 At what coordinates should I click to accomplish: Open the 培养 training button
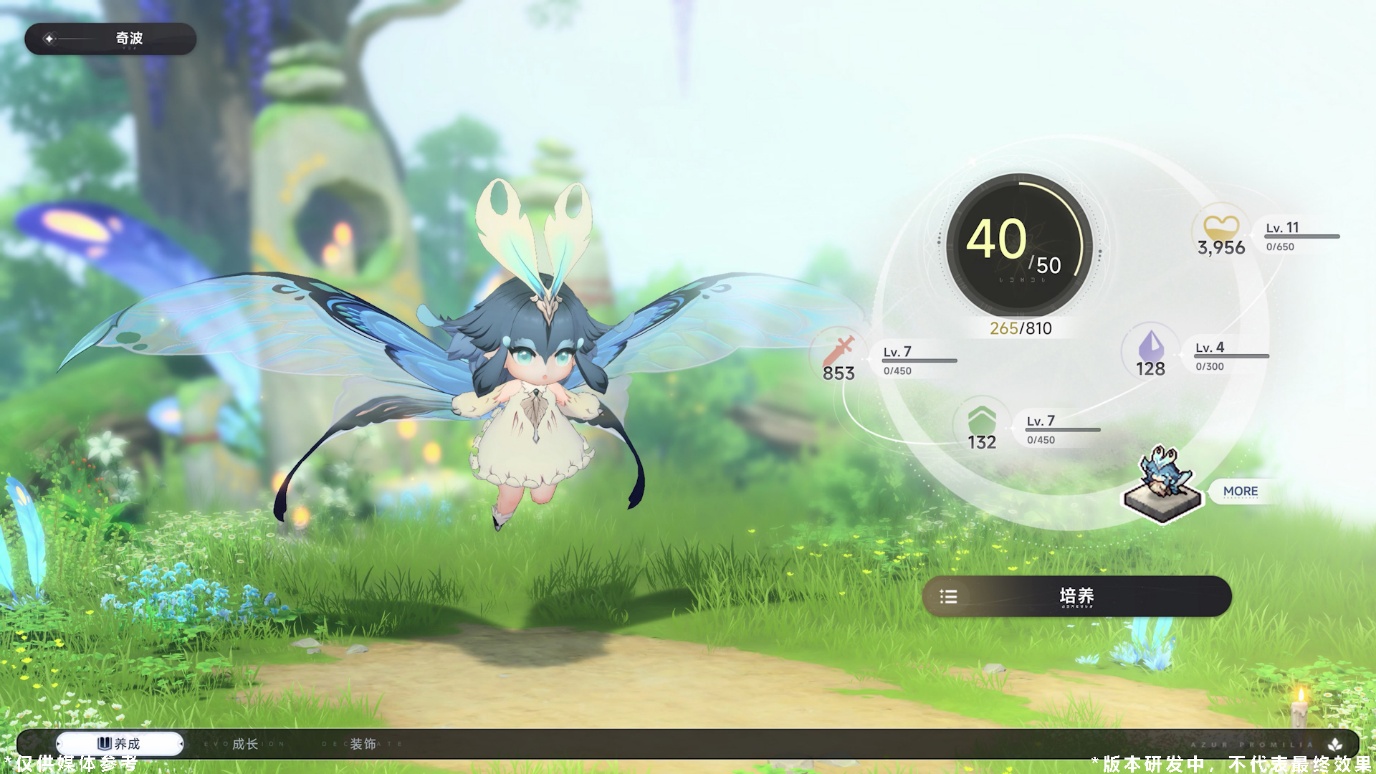click(x=1076, y=596)
